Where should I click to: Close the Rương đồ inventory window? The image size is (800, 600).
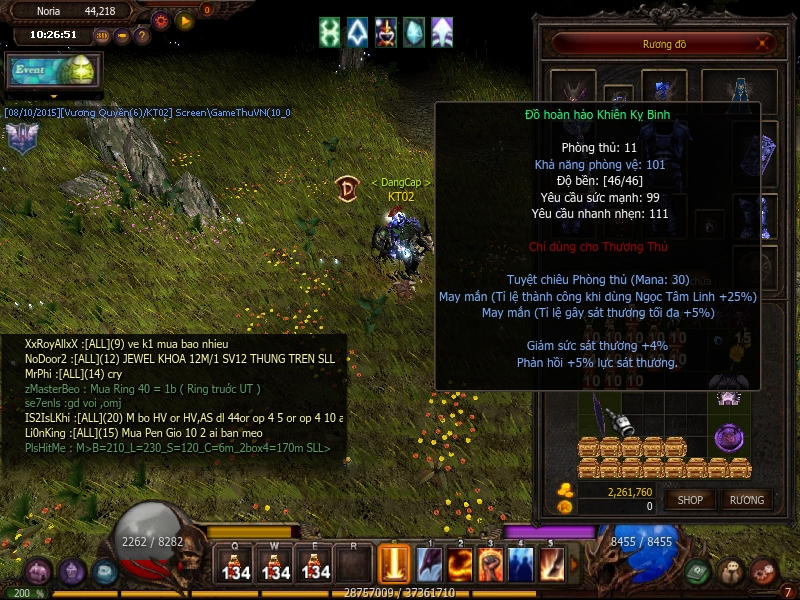[x=764, y=43]
